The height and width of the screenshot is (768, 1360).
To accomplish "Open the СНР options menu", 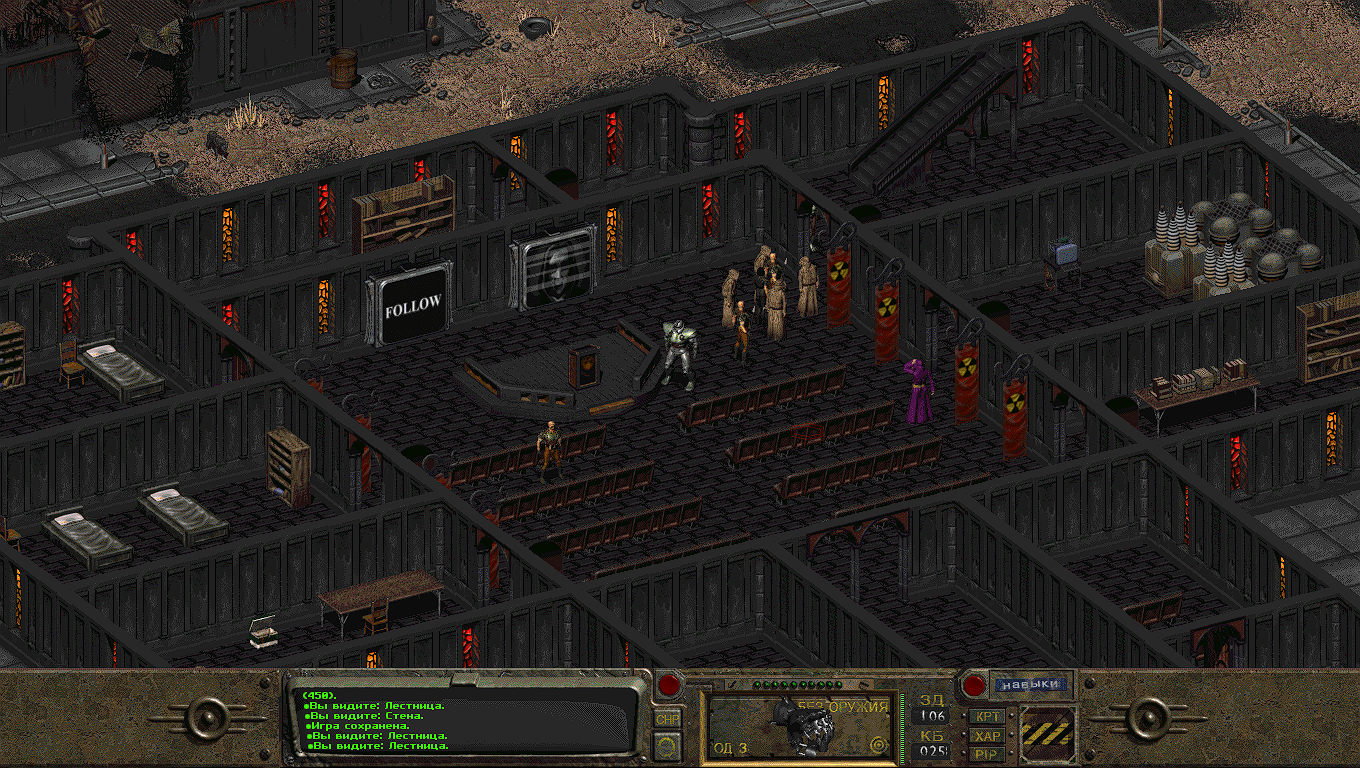I will (667, 718).
